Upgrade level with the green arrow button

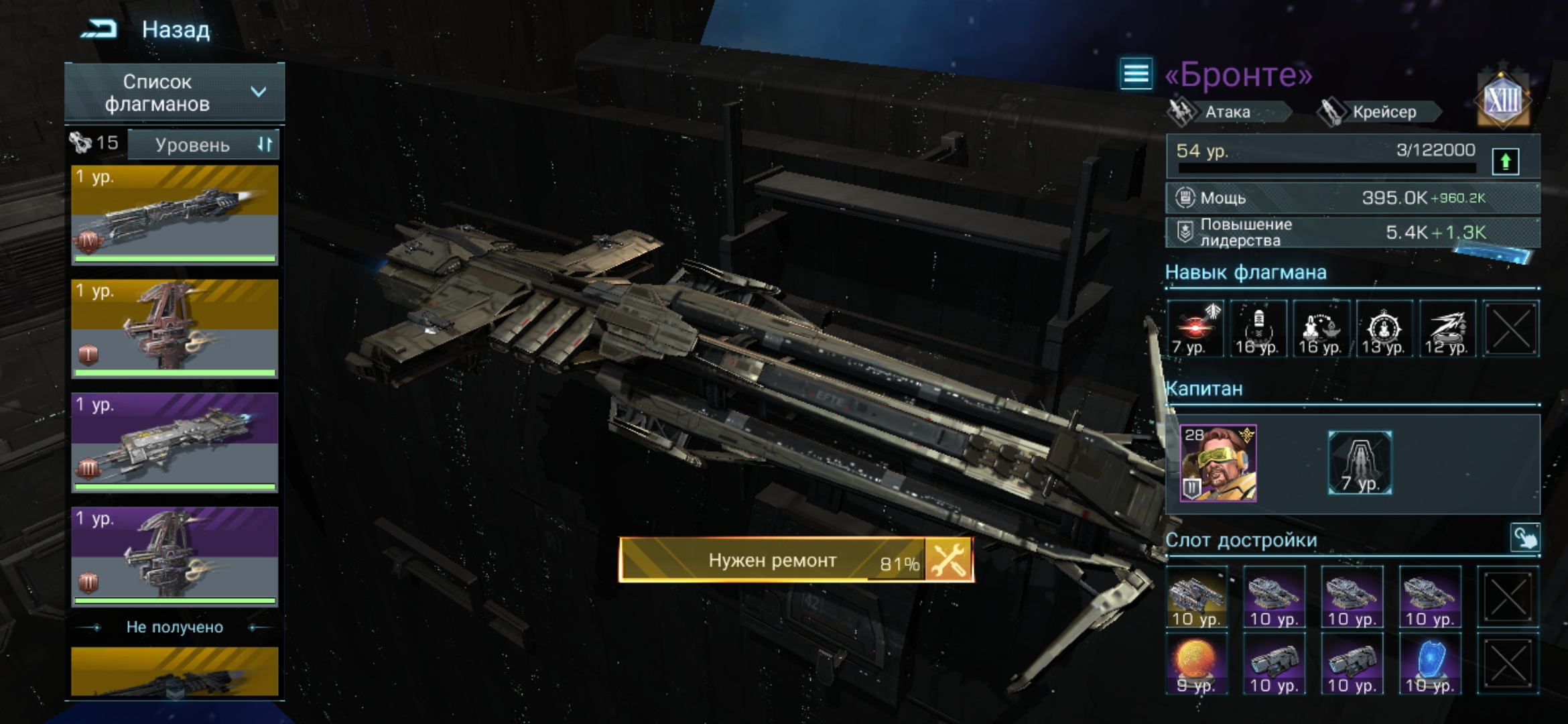[1506, 161]
